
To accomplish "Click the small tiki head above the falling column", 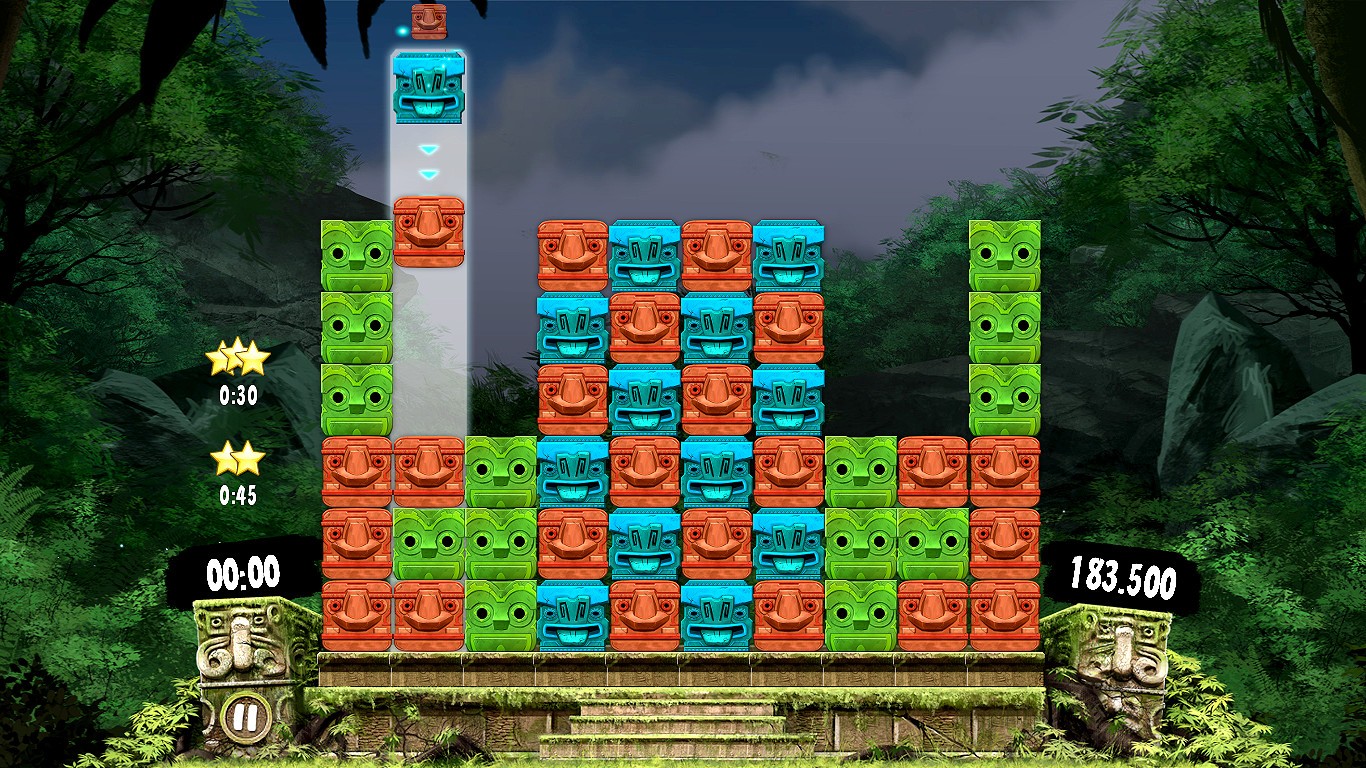I will point(428,22).
